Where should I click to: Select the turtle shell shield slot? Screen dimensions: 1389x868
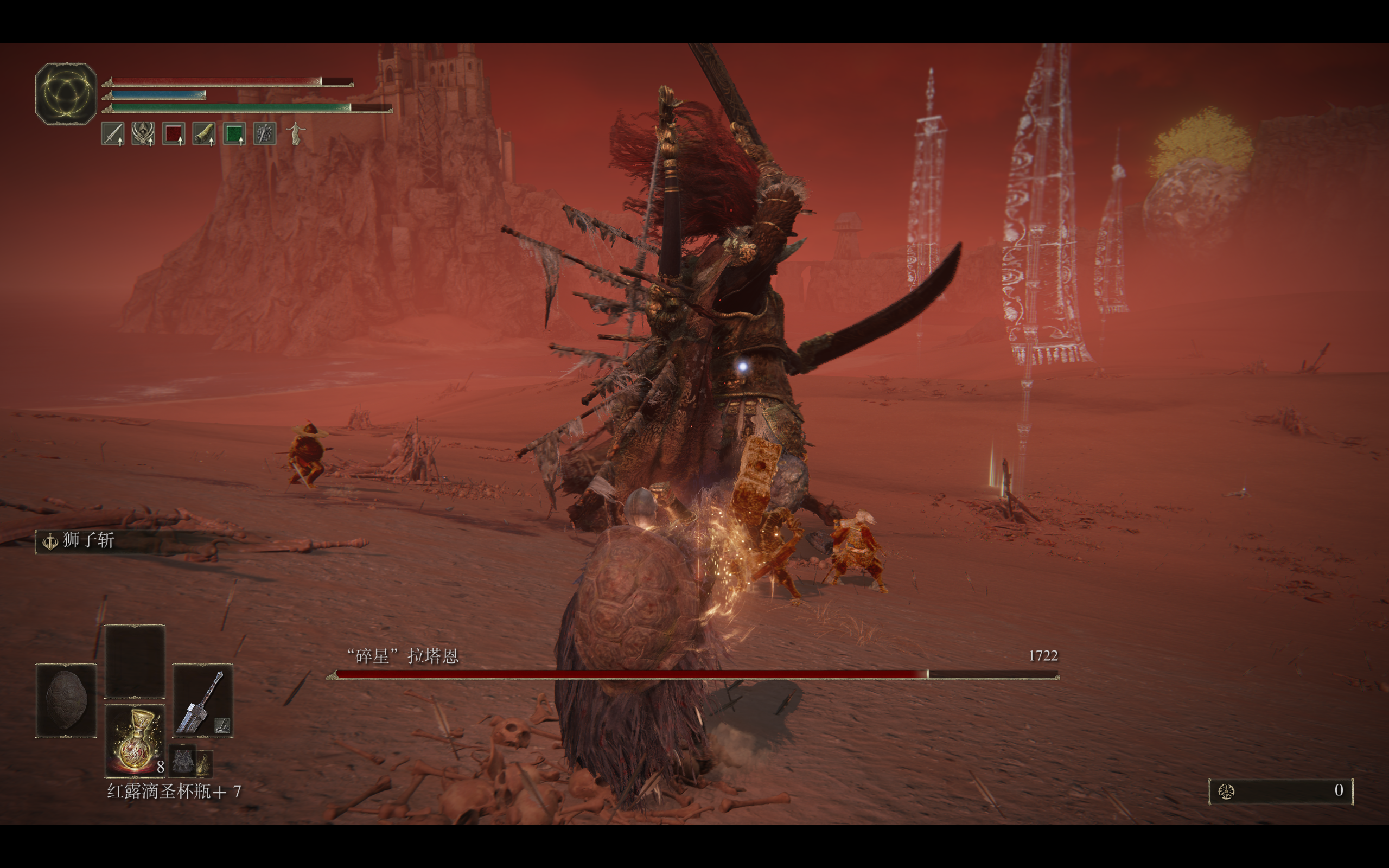click(x=66, y=700)
